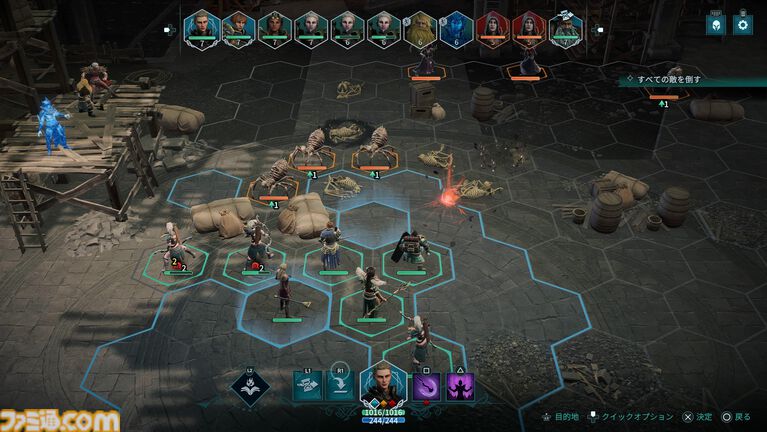767x432 pixels.
Task: Select the bearded yellow portrait in turn order
Action: click(x=419, y=27)
